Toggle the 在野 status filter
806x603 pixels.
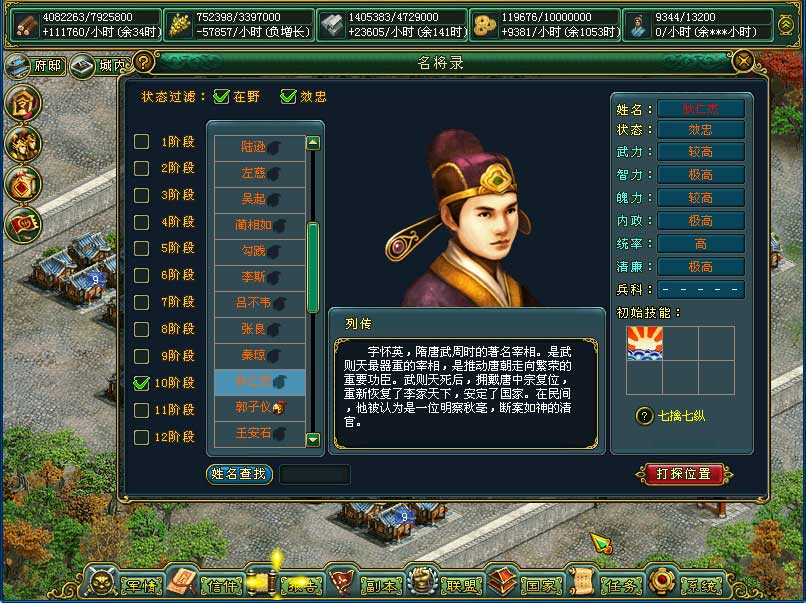(222, 97)
